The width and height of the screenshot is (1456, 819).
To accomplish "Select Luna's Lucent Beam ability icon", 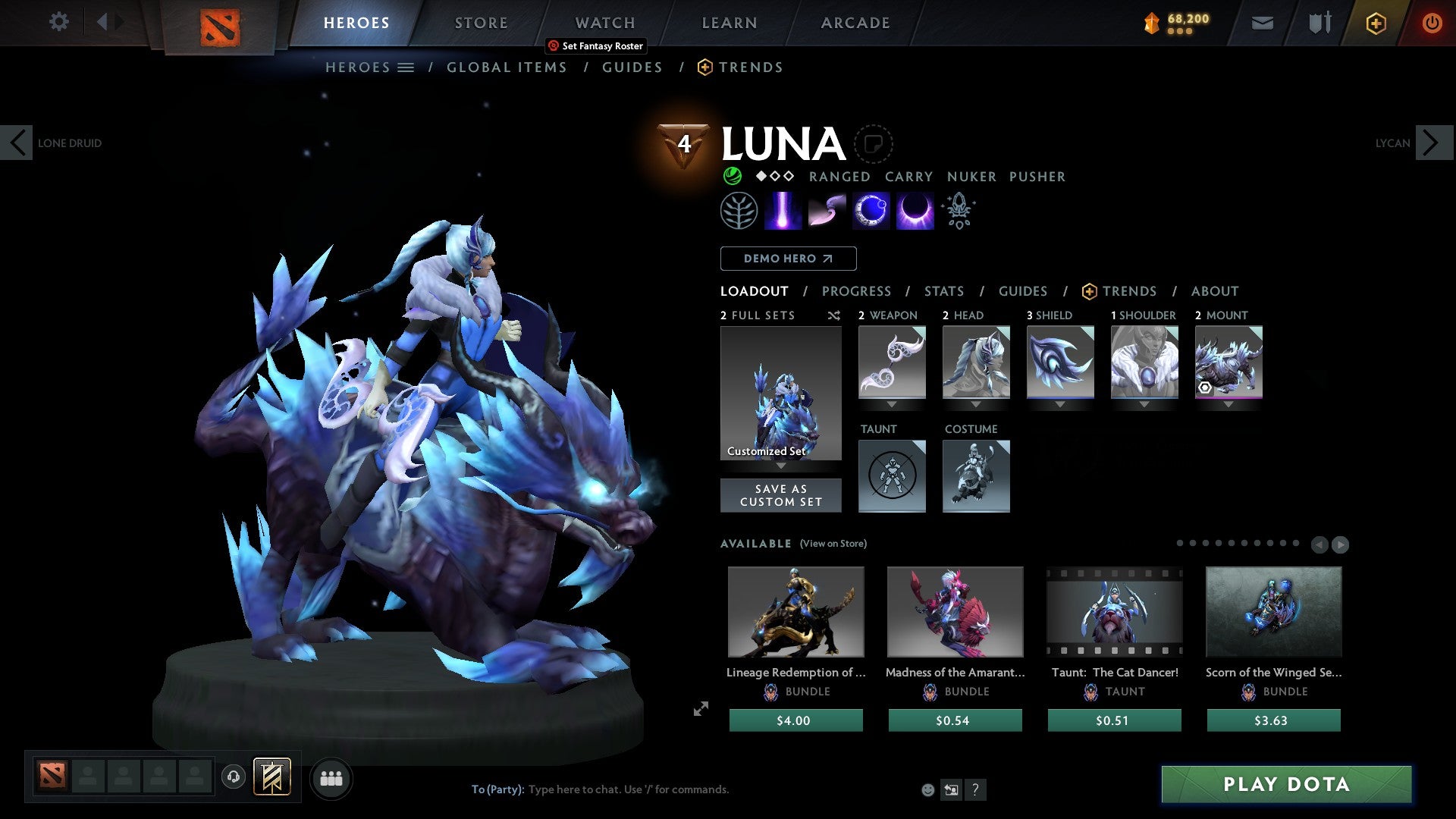I will point(784,210).
